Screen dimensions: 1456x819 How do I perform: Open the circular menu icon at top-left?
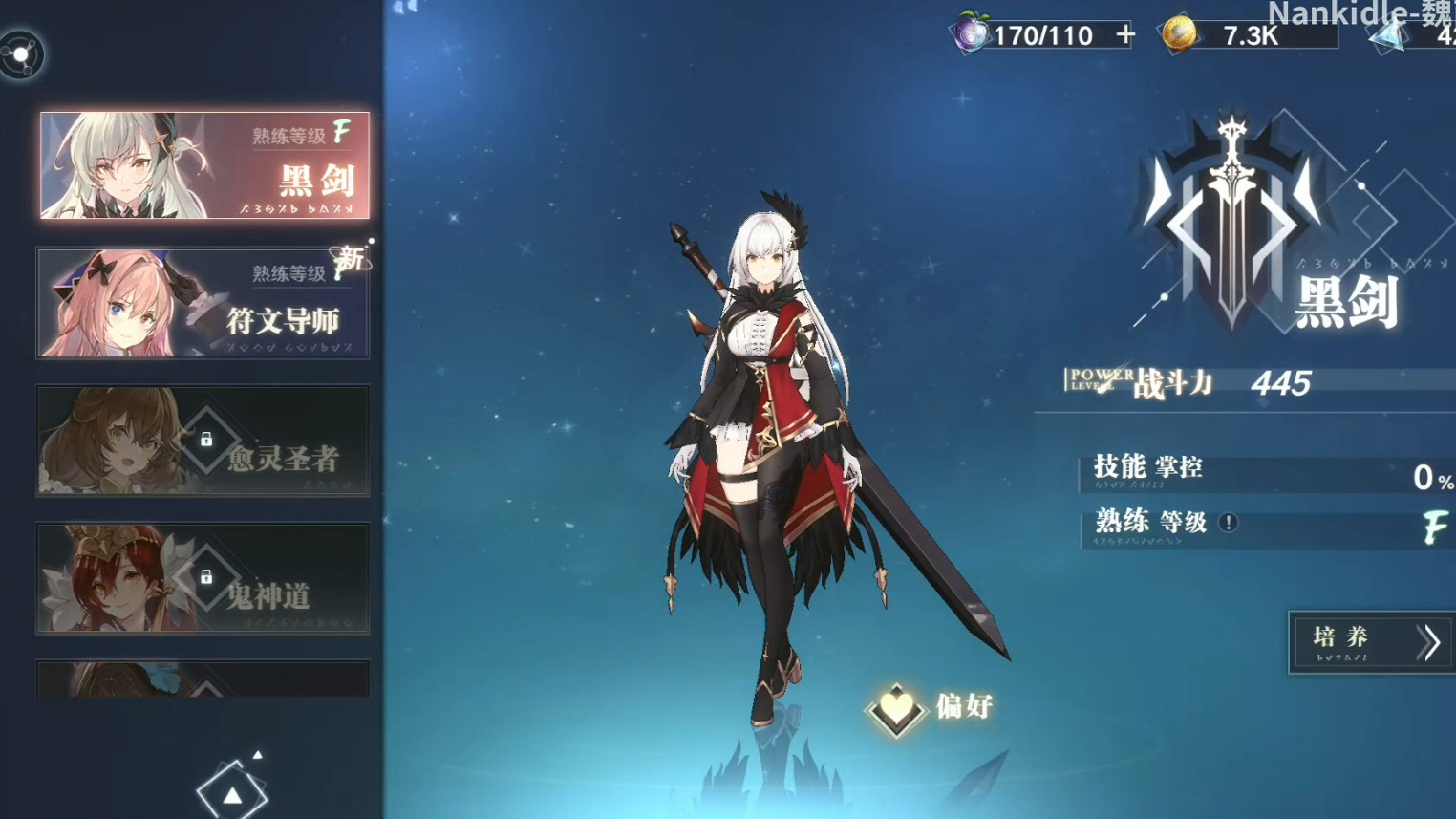(22, 54)
